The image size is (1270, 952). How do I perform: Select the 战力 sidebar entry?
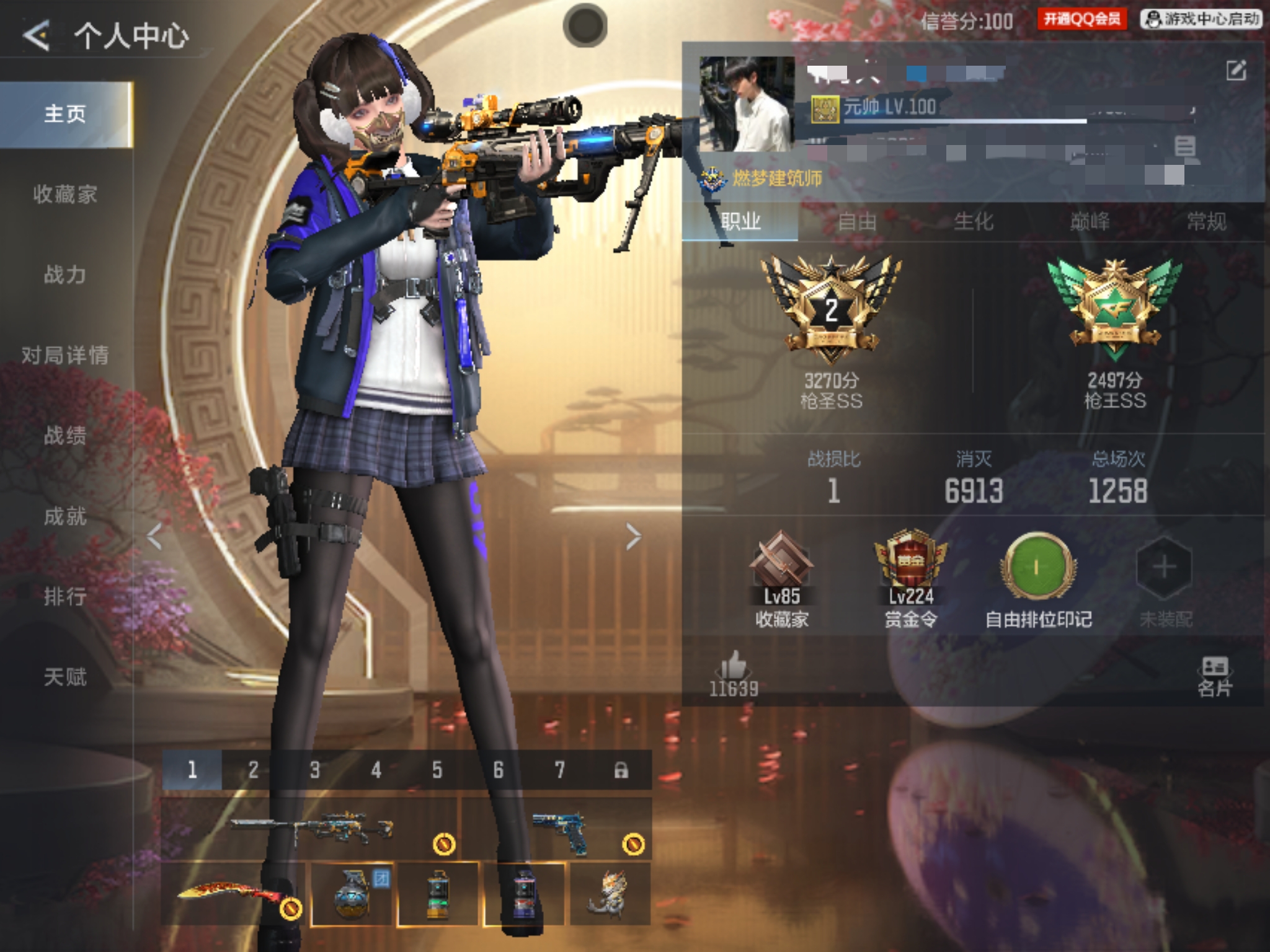click(65, 275)
